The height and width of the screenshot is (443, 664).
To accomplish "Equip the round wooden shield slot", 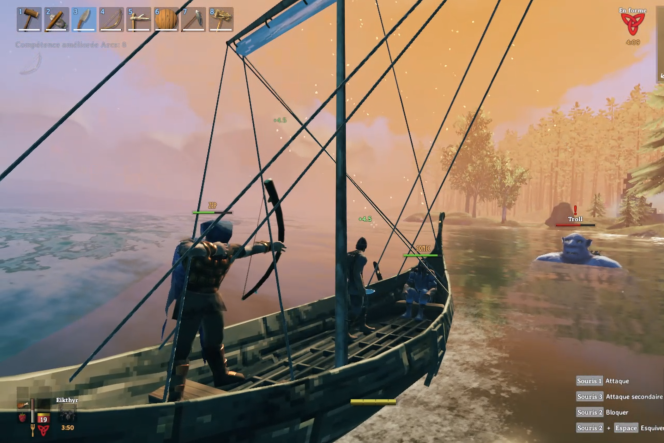I will 165,19.
